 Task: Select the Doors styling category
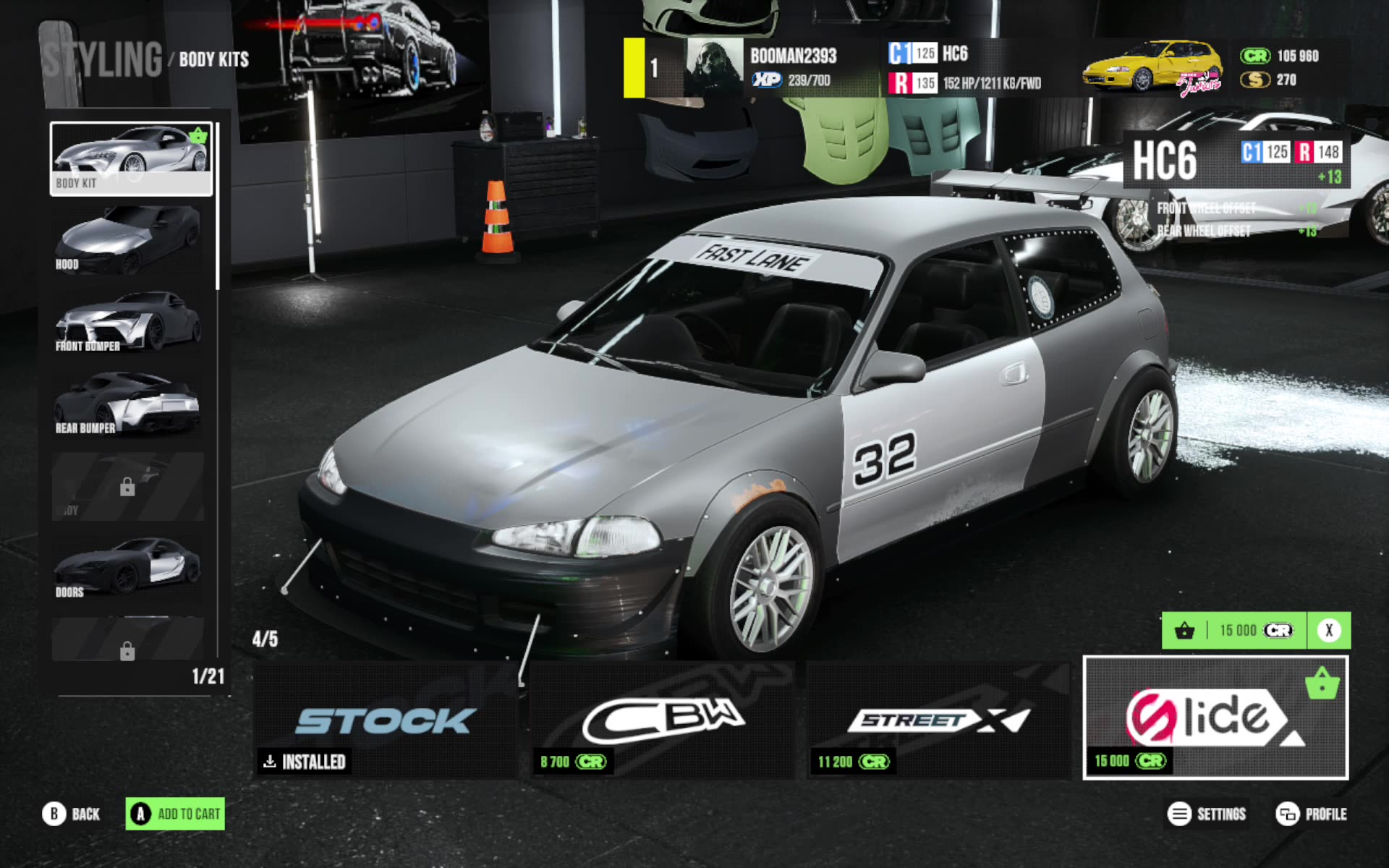pos(129,567)
